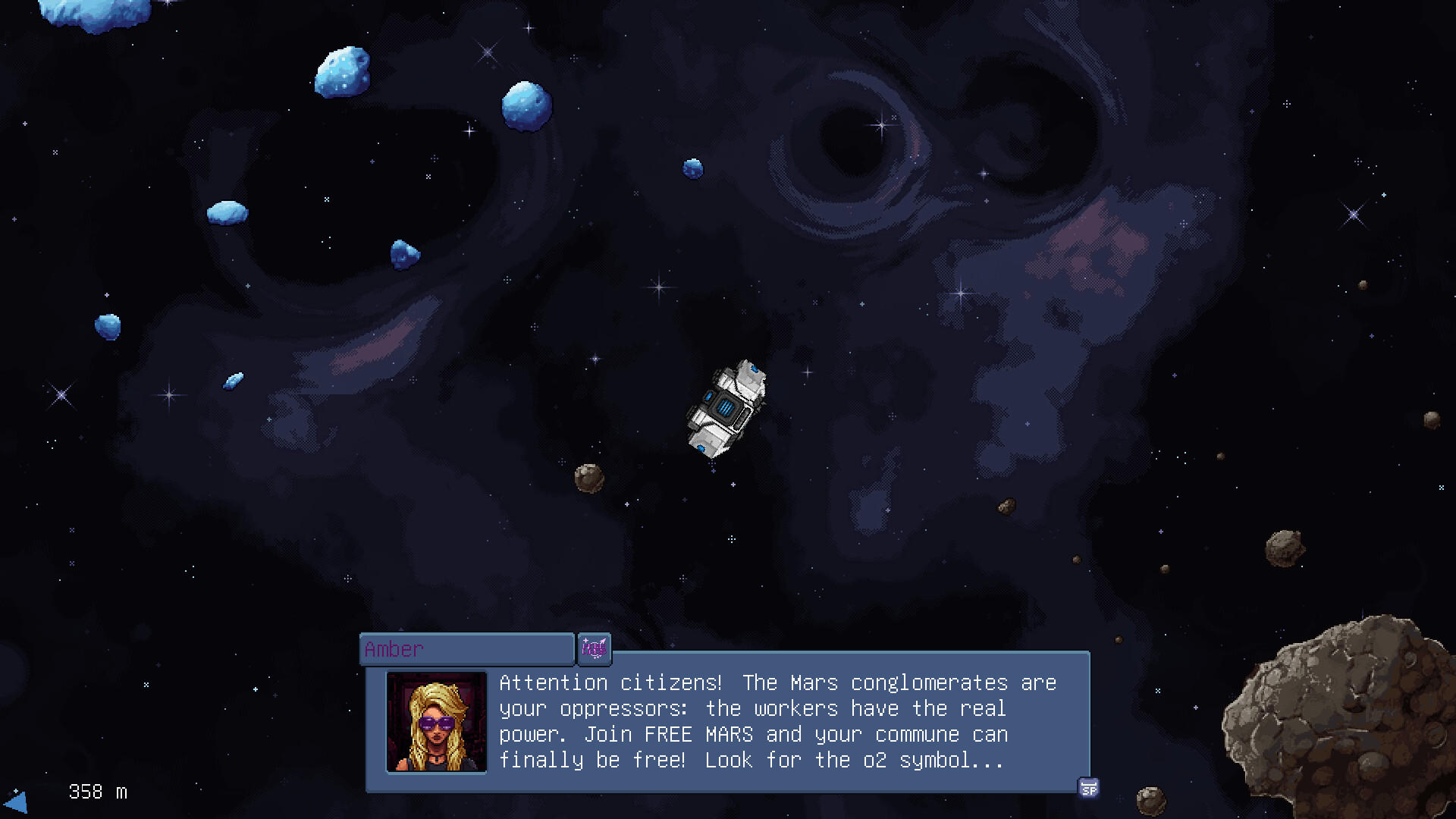This screenshot has width=1456, height=819.
Task: Click the small blue ice asteroid on the left edge
Action: (x=107, y=327)
